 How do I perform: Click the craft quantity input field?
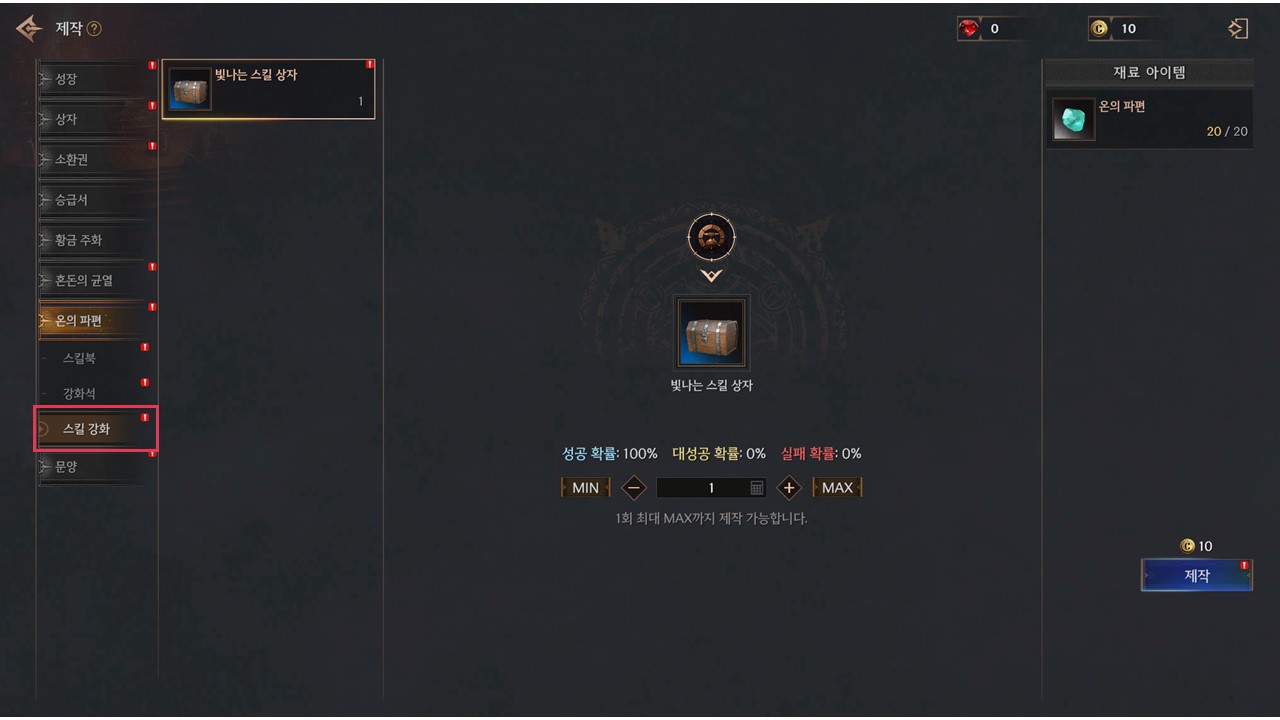(x=705, y=488)
